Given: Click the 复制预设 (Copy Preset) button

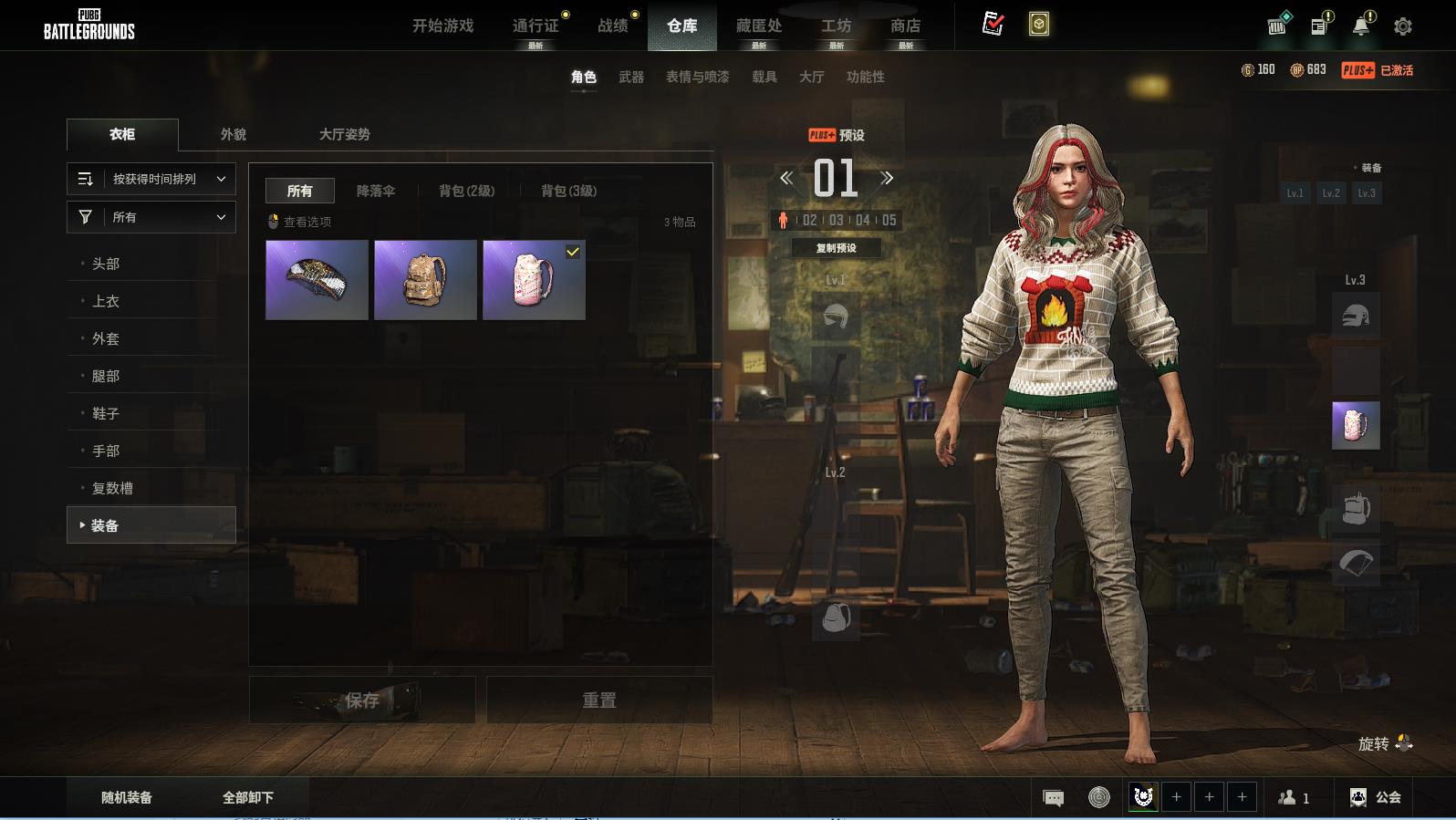Looking at the screenshot, I should click(836, 248).
